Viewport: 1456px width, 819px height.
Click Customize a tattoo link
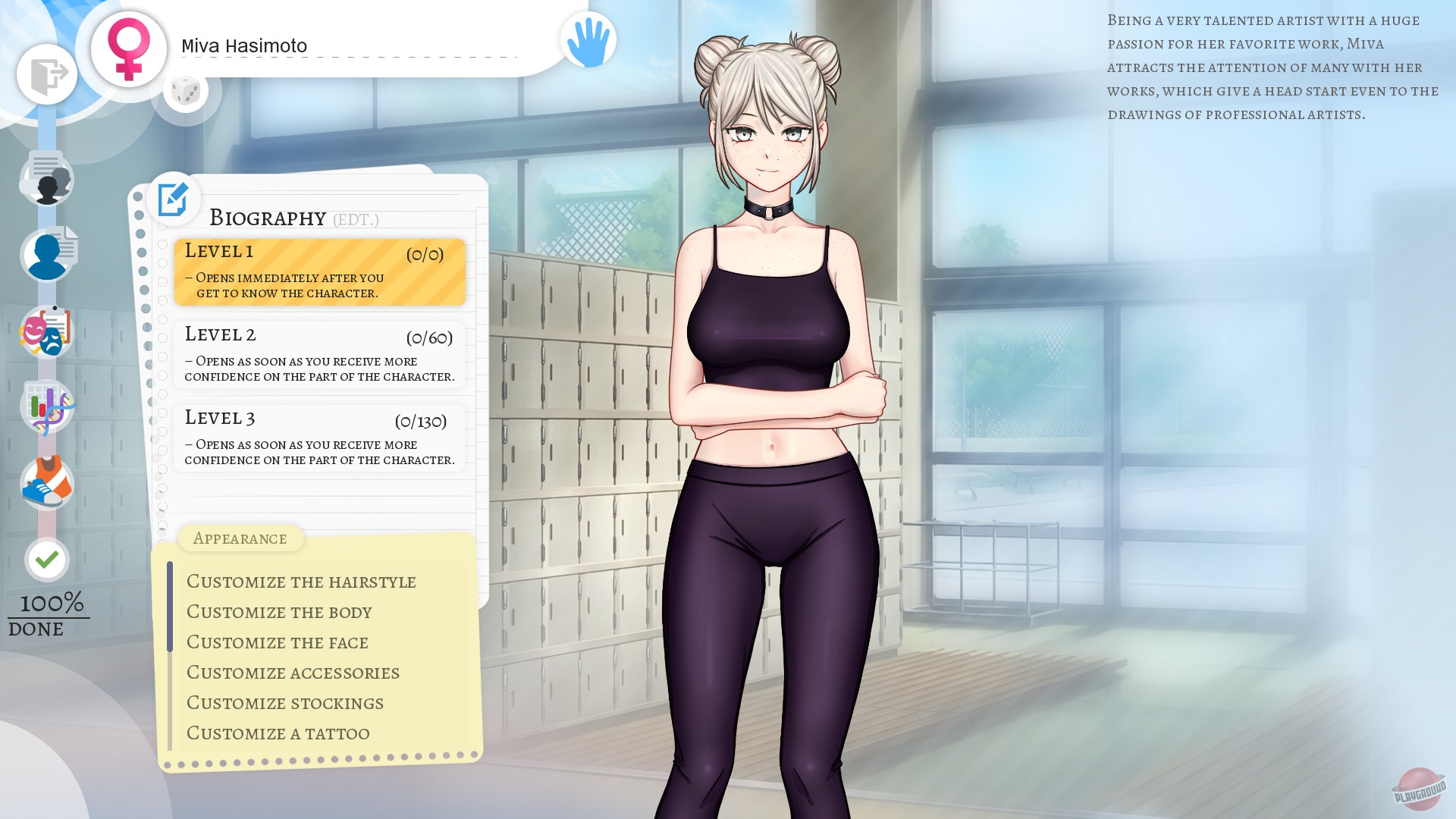pyautogui.click(x=277, y=733)
